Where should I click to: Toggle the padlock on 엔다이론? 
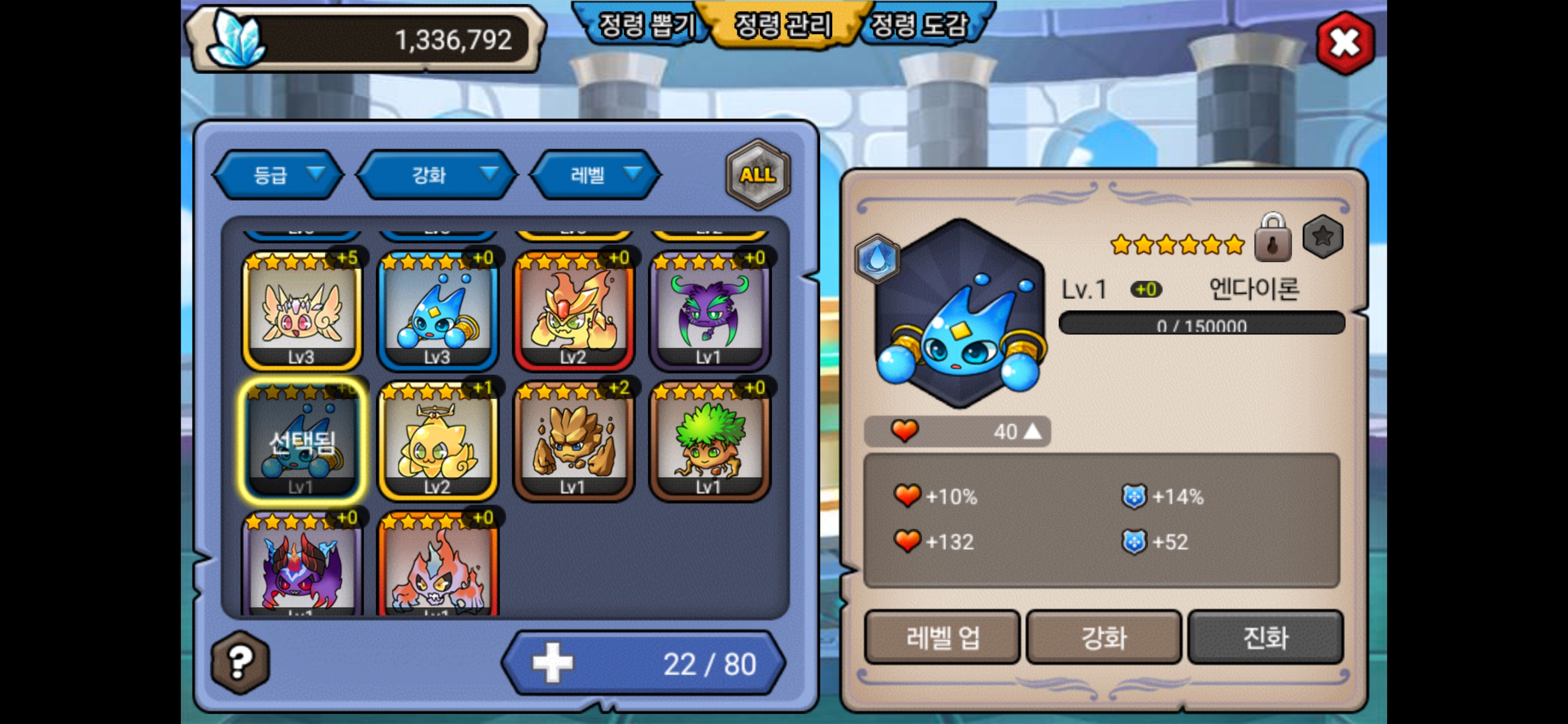click(1273, 239)
